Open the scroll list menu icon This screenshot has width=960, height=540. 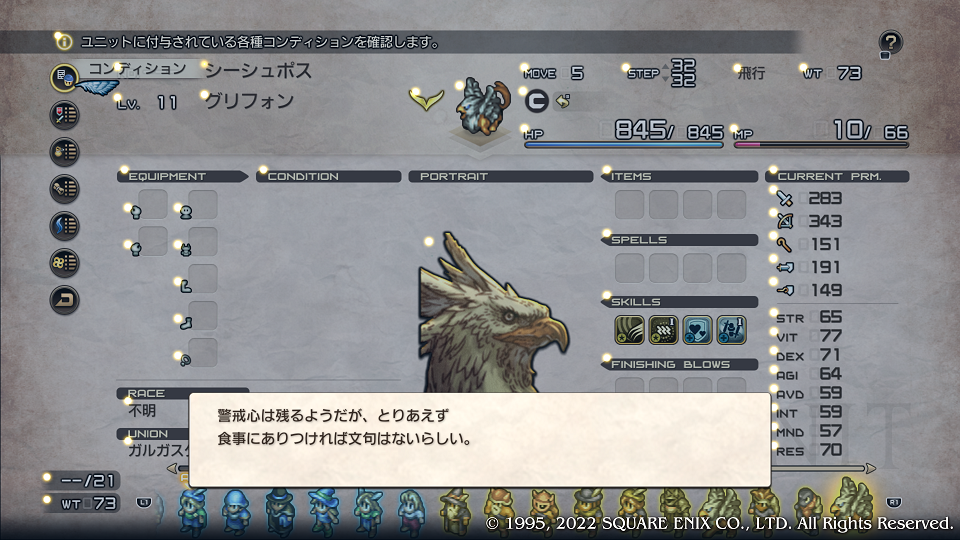click(x=65, y=188)
